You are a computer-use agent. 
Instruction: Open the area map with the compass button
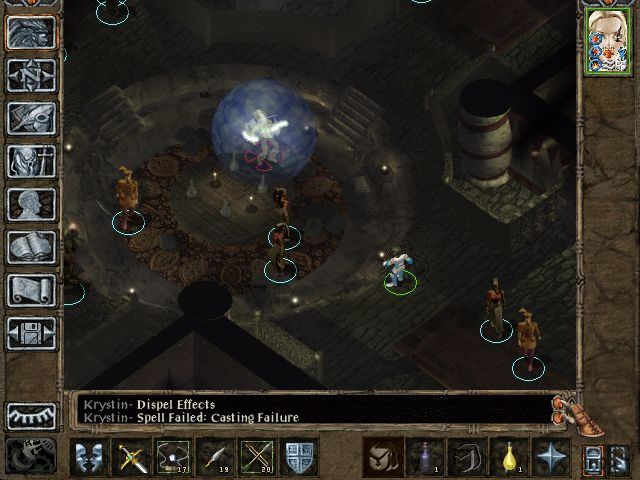pyautogui.click(x=31, y=75)
